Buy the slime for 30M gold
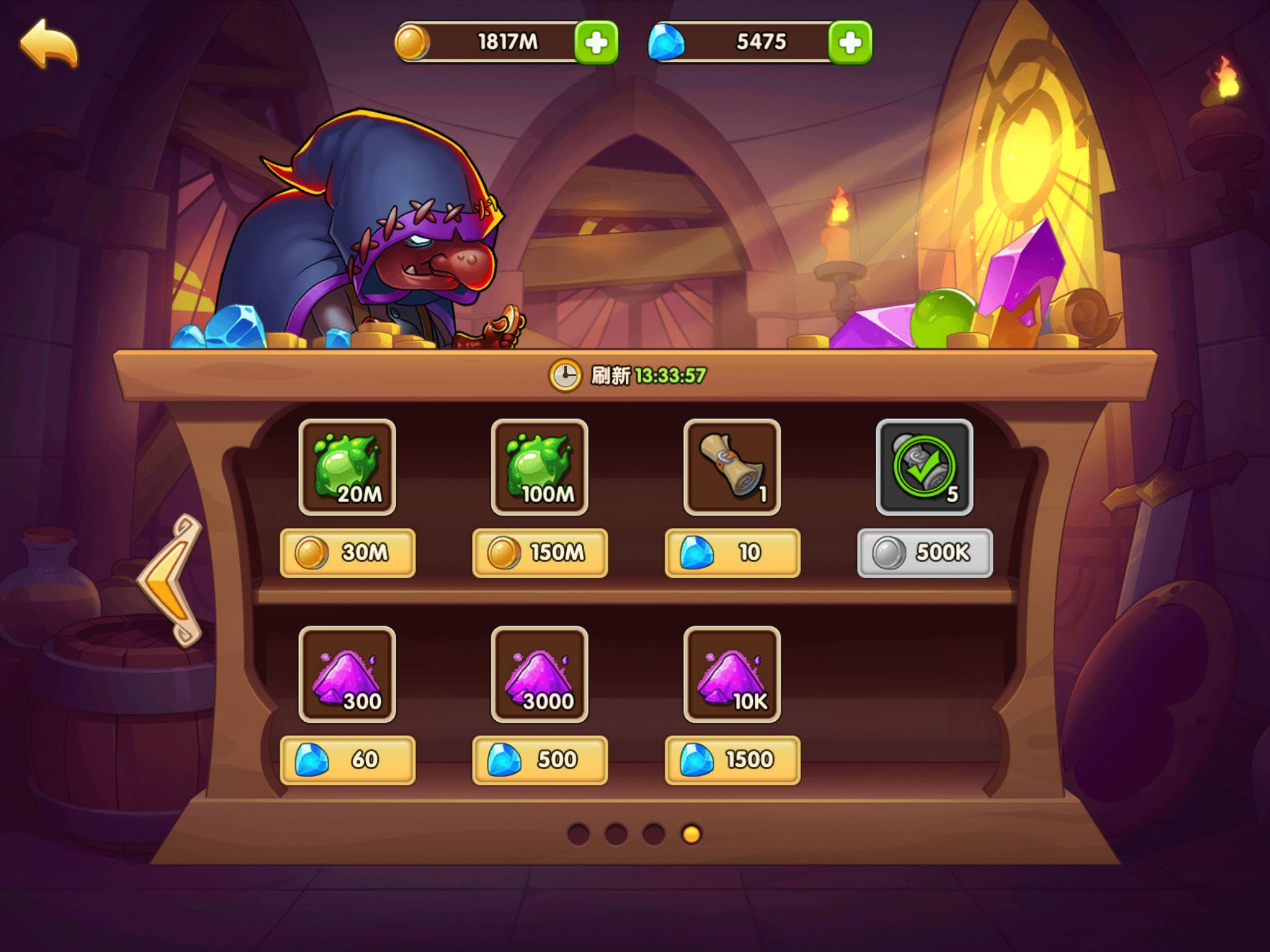 347,553
